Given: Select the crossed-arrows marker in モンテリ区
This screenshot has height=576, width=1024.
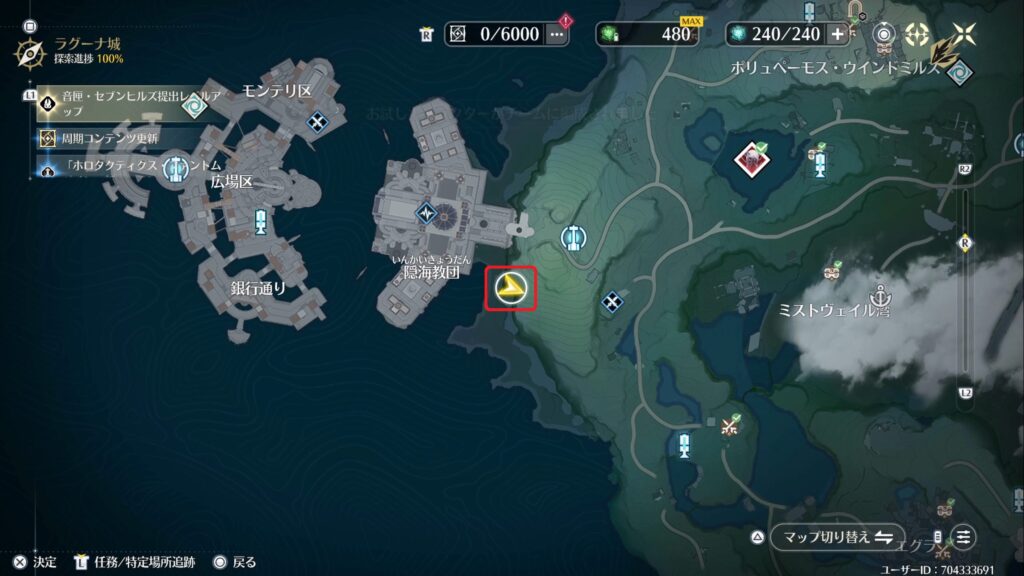Looking at the screenshot, I should pos(317,122).
